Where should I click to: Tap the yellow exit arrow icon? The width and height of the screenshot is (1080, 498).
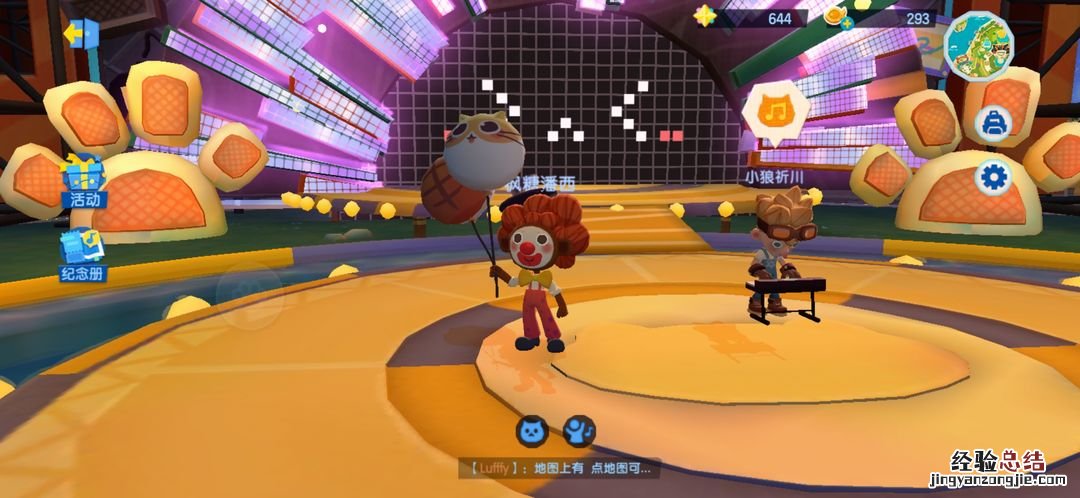pos(80,34)
